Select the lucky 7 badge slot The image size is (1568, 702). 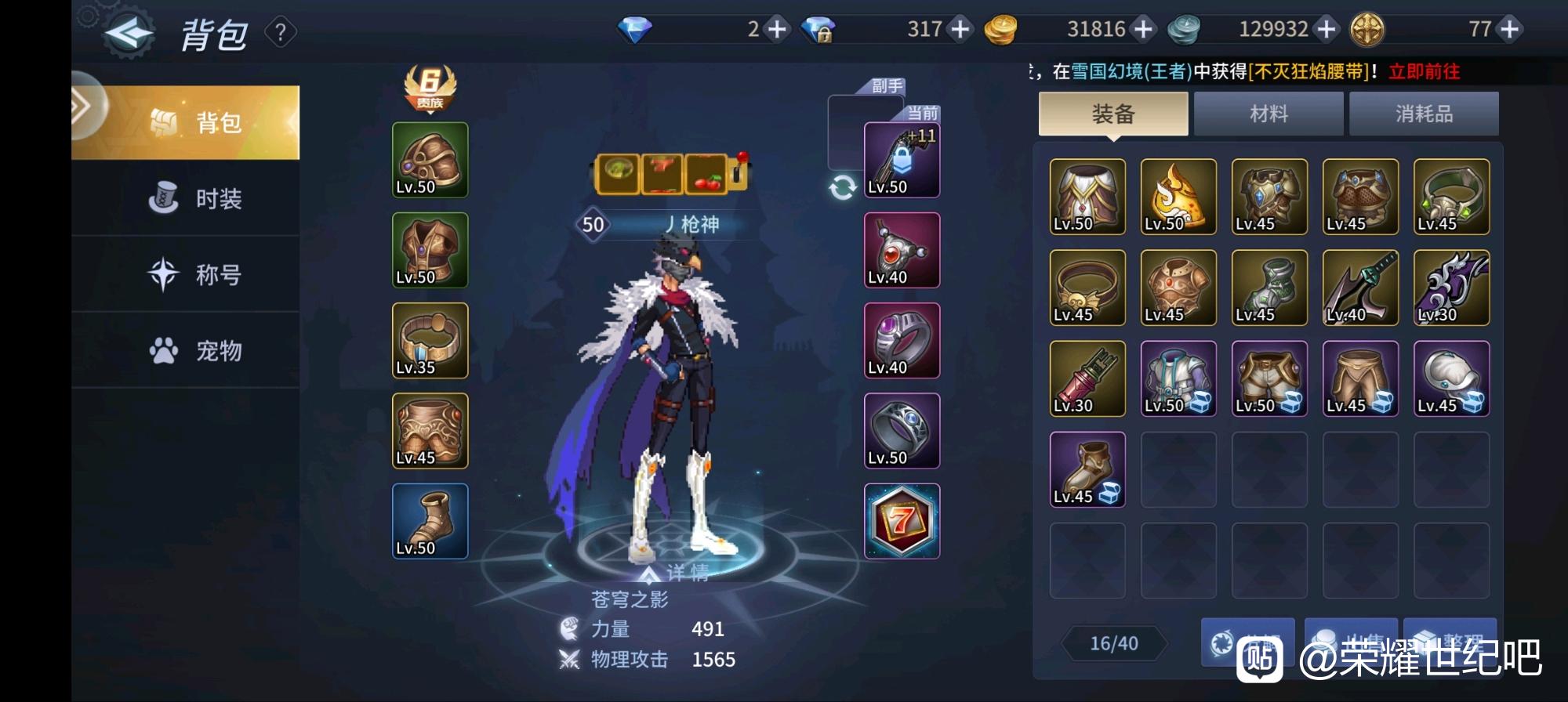902,521
